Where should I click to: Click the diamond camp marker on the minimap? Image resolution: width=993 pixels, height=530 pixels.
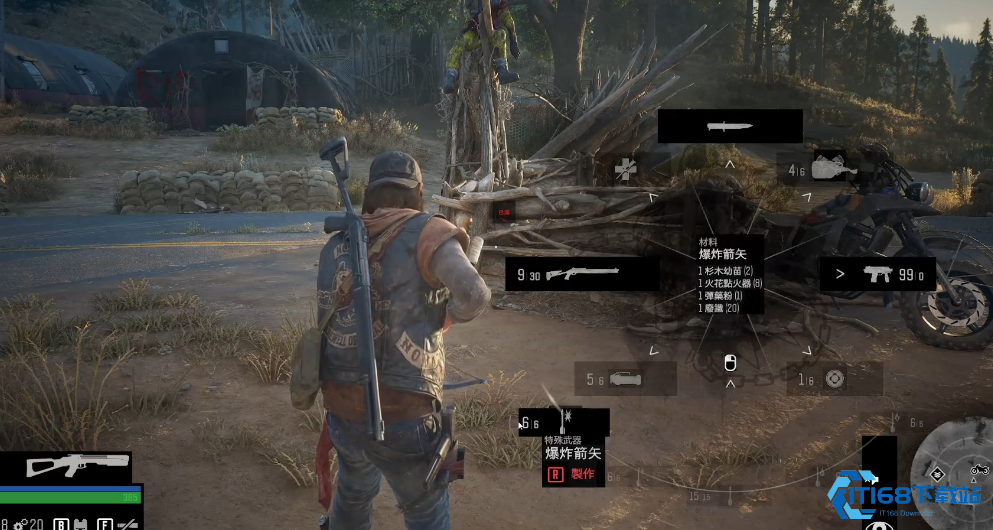point(938,473)
